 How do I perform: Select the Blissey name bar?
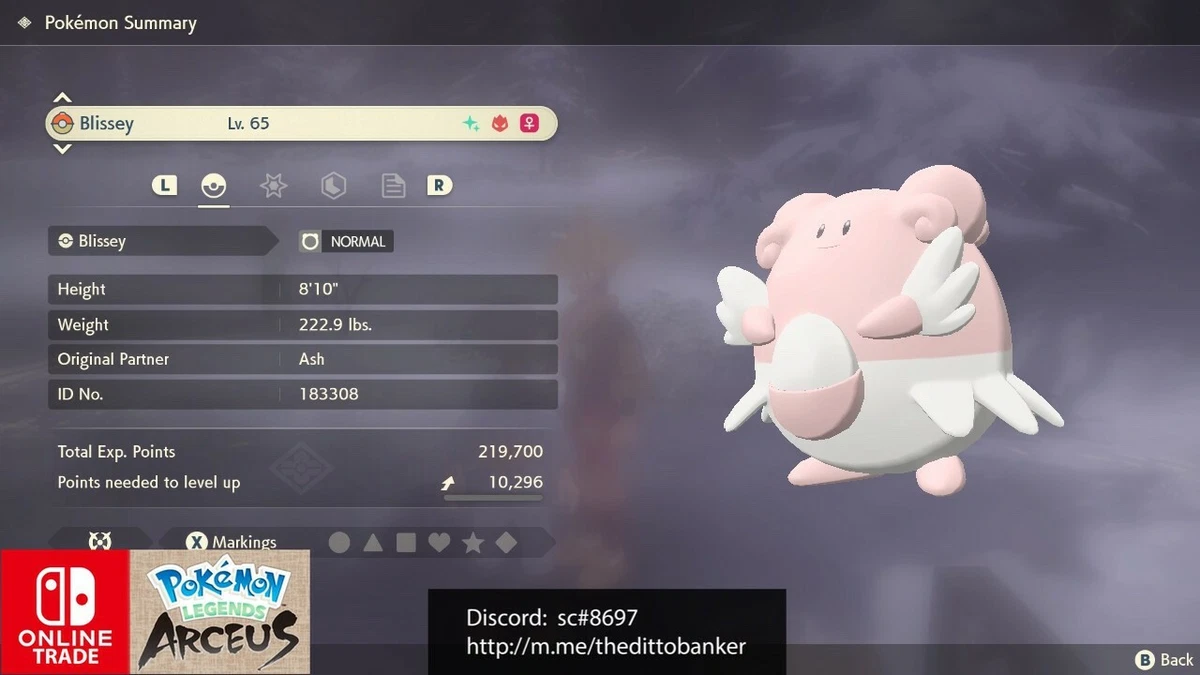click(300, 124)
